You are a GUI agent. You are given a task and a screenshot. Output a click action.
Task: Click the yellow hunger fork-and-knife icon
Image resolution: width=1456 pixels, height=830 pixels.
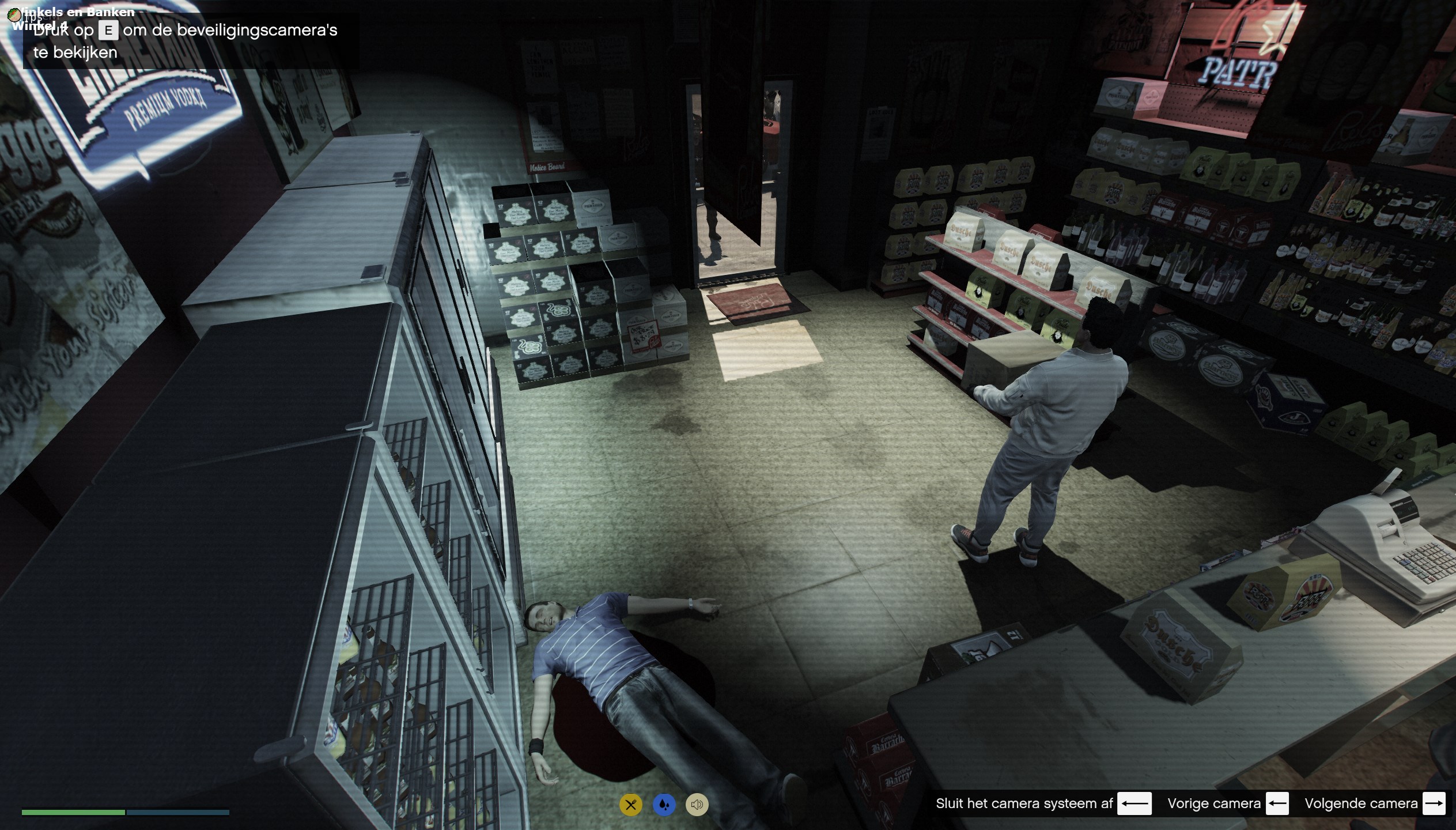[631, 805]
